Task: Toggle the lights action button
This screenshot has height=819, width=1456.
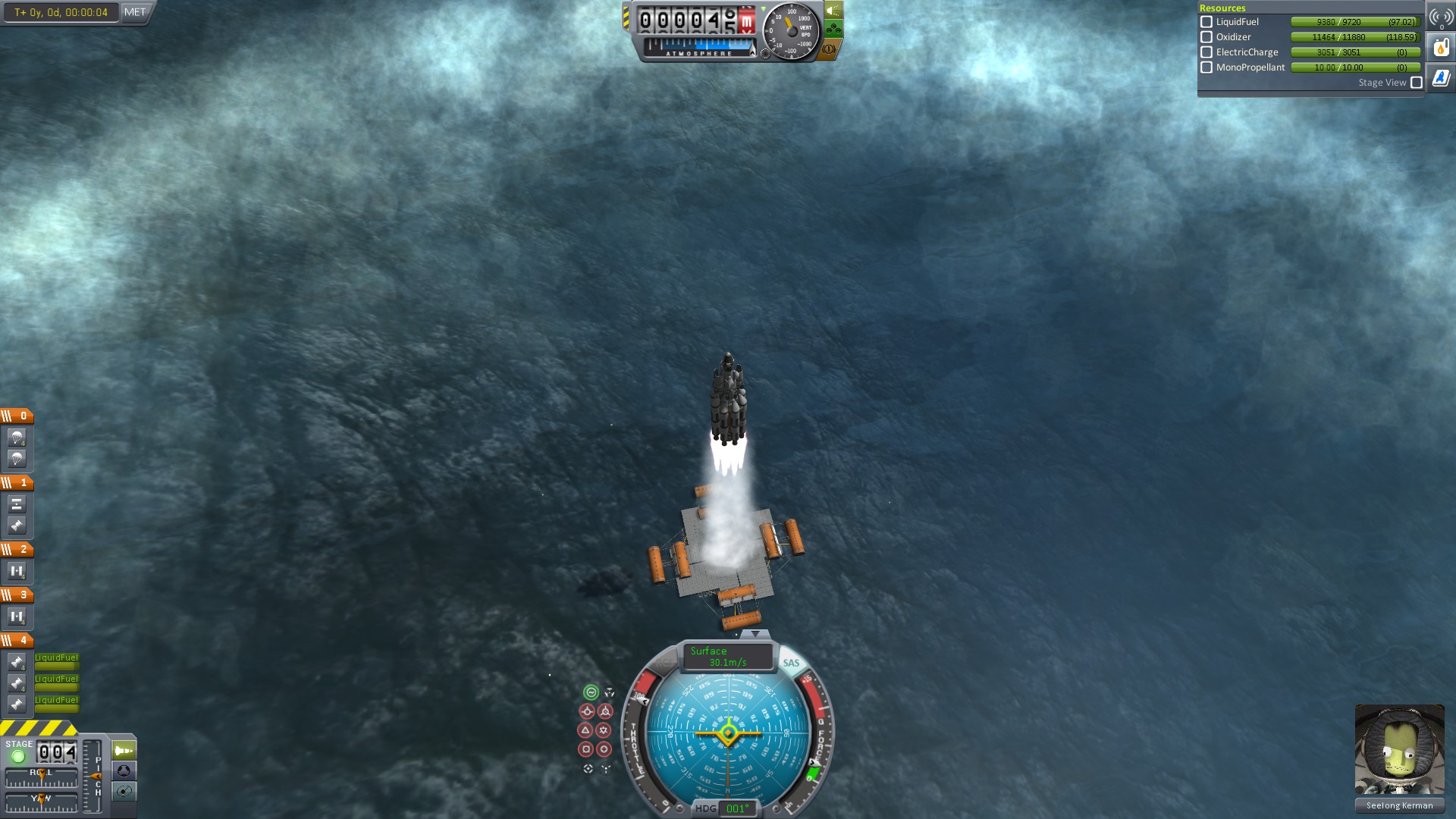Action: pos(833,11)
